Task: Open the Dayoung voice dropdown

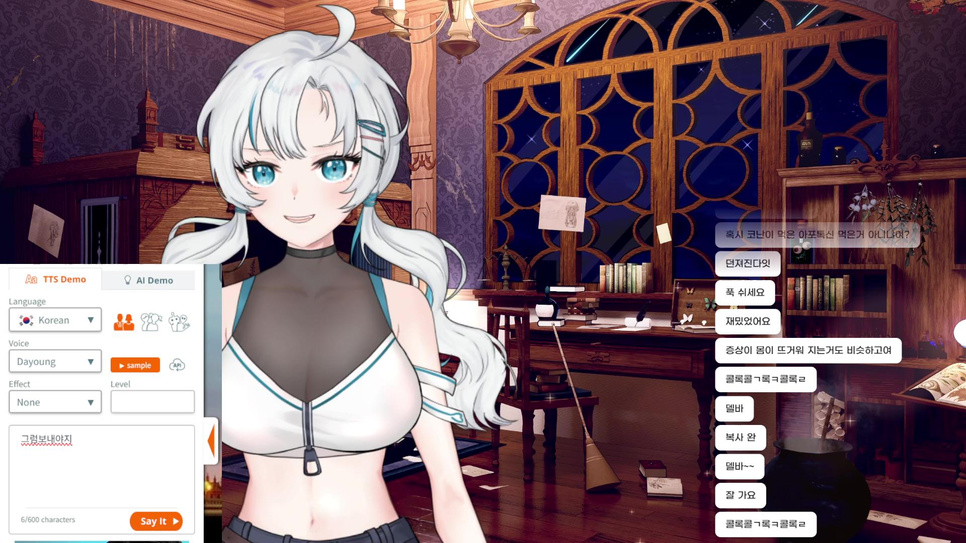Action: coord(55,362)
